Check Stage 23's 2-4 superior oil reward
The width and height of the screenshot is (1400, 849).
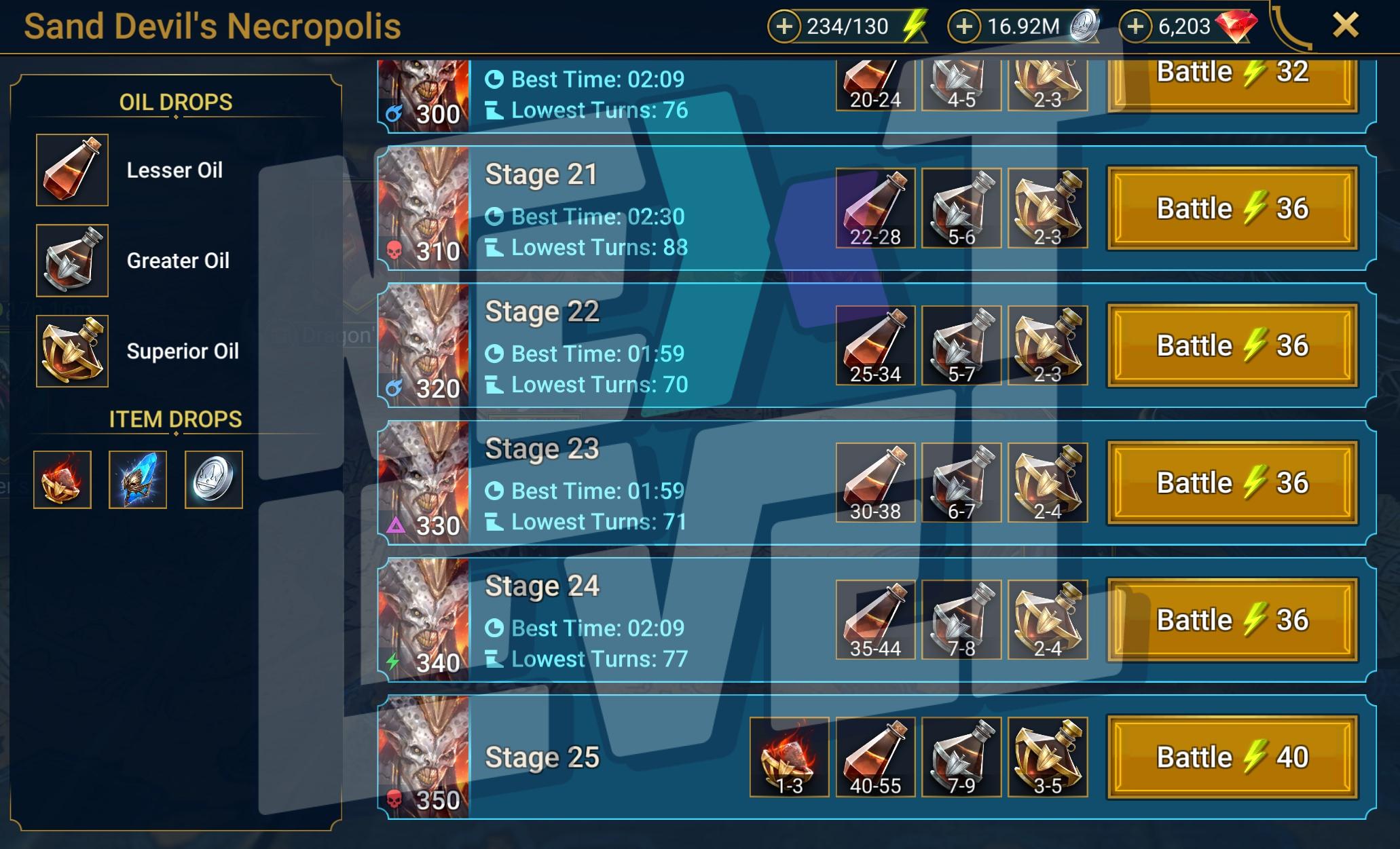click(1048, 483)
